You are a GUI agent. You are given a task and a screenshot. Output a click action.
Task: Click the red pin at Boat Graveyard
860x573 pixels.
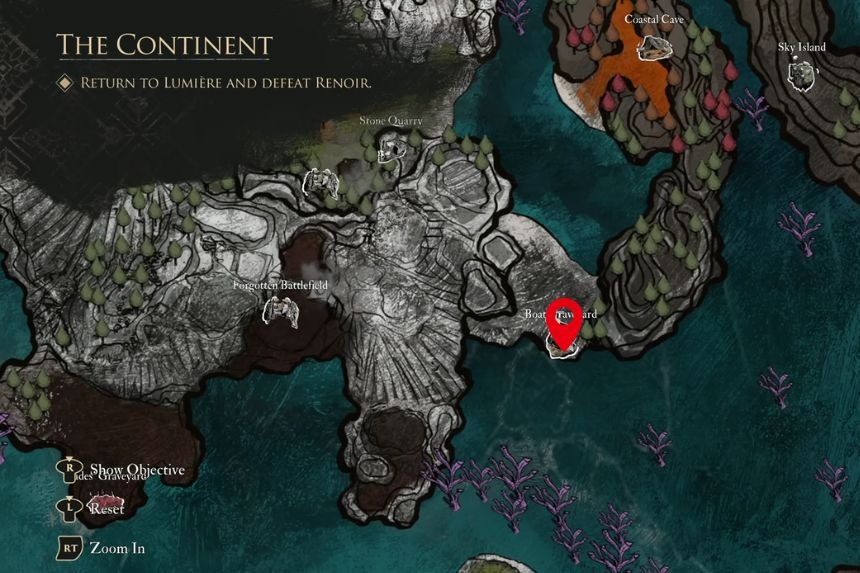(x=565, y=322)
